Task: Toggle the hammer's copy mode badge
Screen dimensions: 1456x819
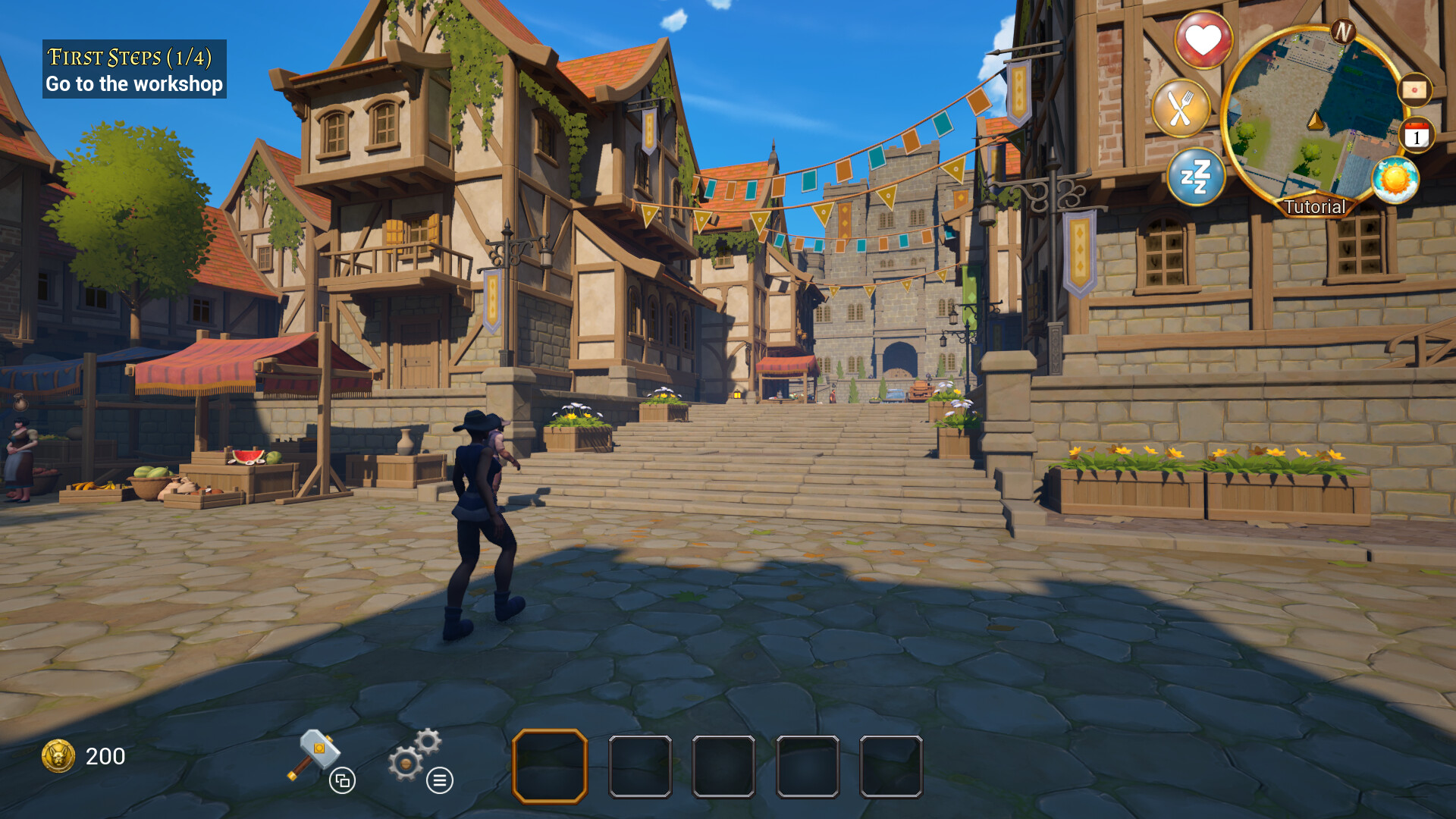Action: coord(344,780)
